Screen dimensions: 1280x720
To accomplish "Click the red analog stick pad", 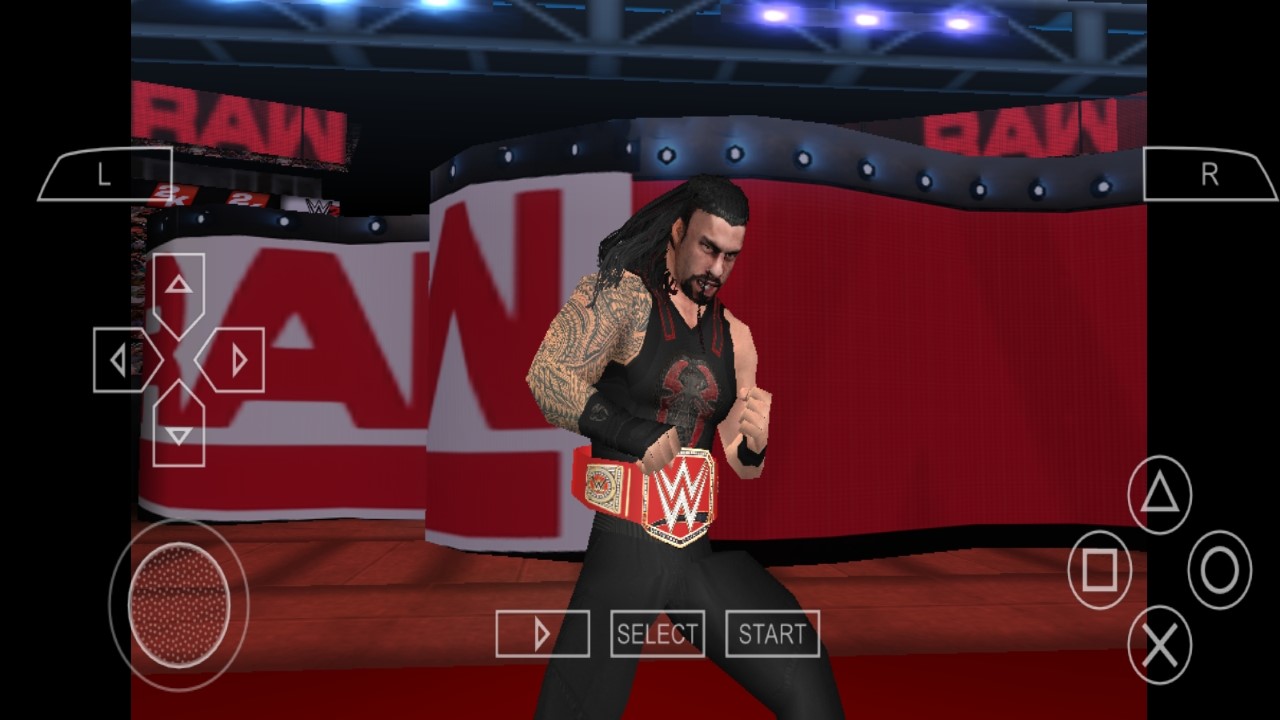I will click(180, 603).
